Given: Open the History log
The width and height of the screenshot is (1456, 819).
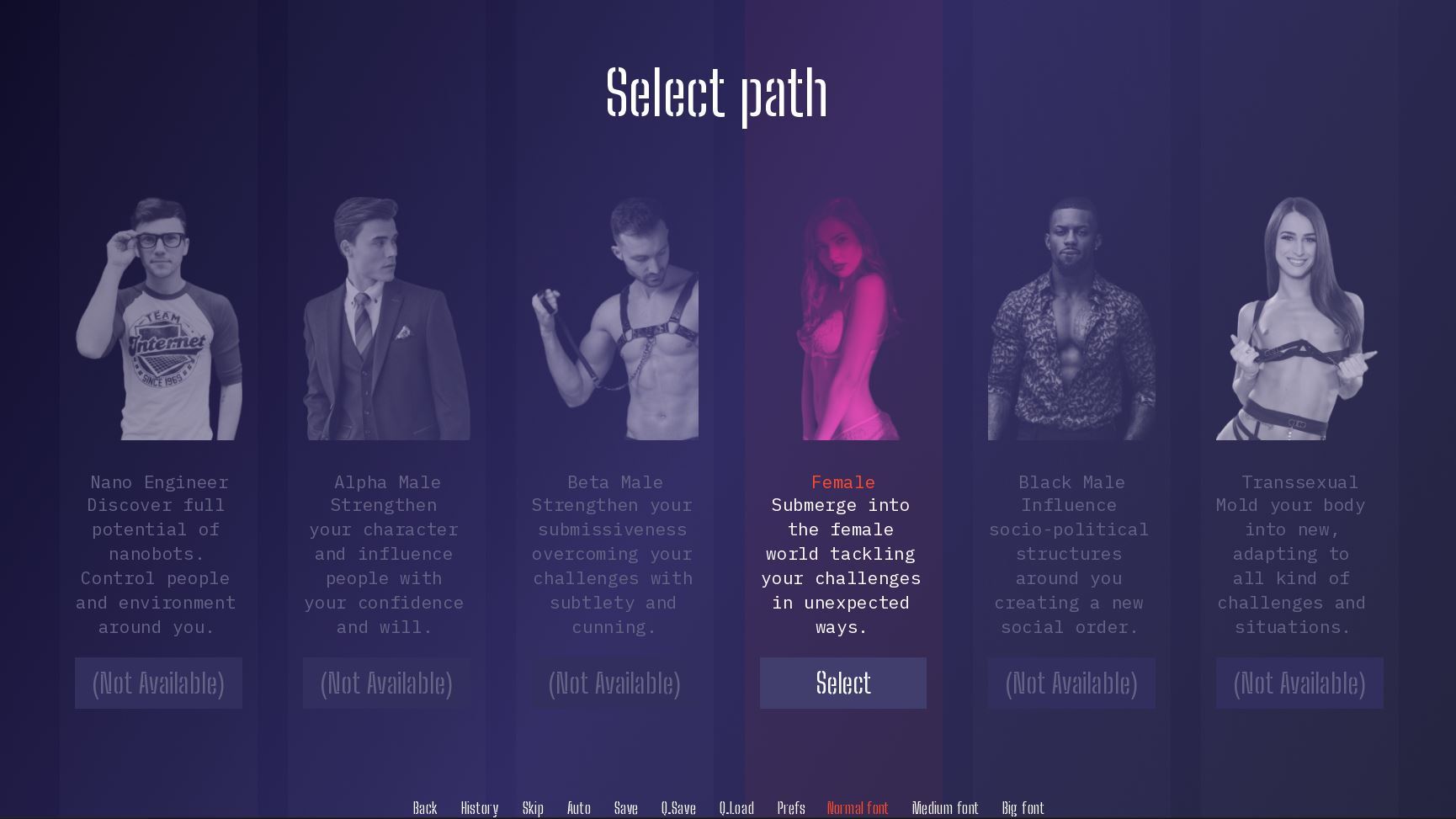Looking at the screenshot, I should [480, 808].
